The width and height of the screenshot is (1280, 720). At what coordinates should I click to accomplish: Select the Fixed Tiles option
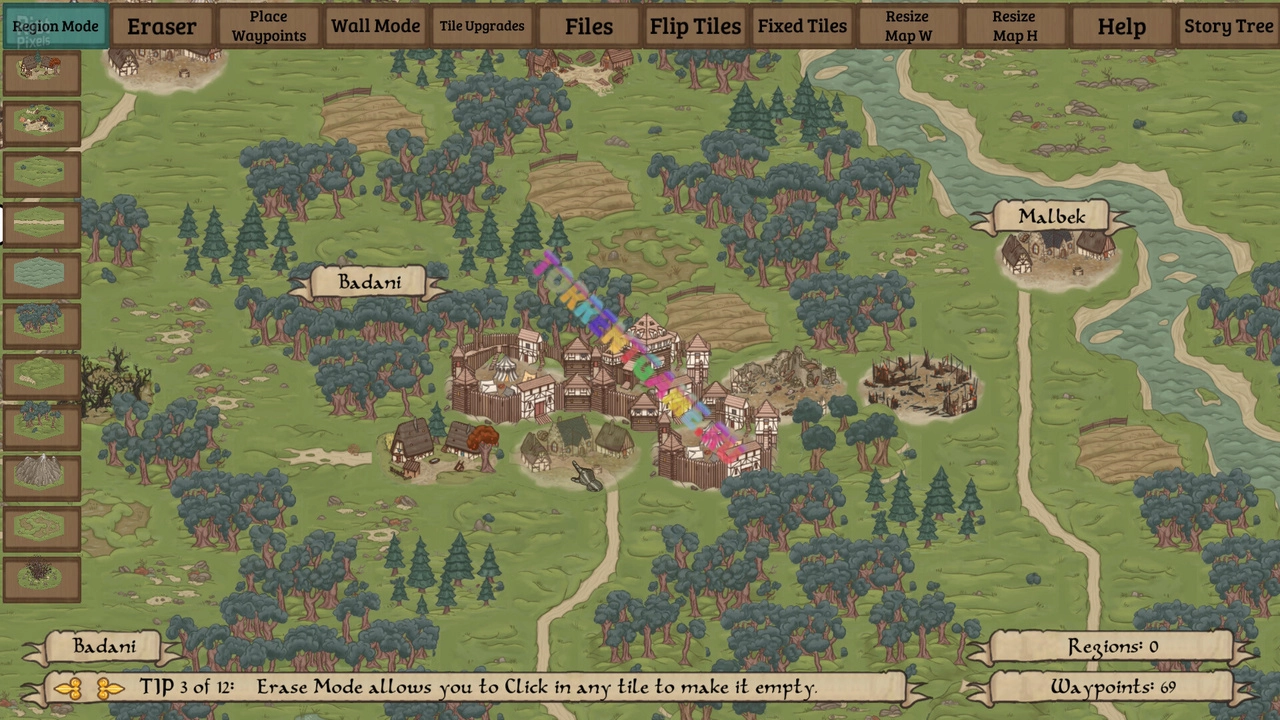pos(802,26)
